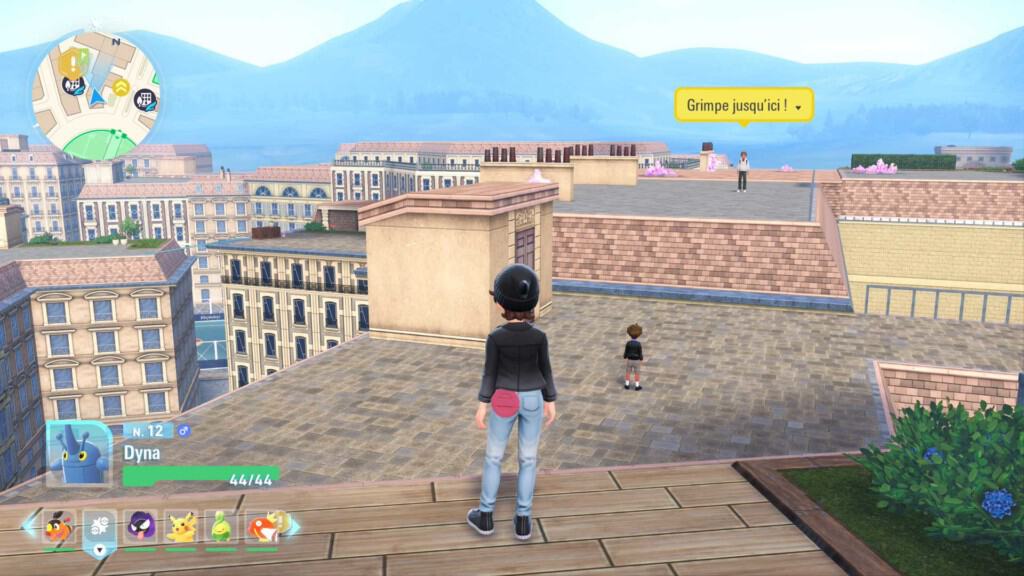
Task: Advance the "Grimpe jusqu'ici !" speech bubble
Action: click(743, 104)
